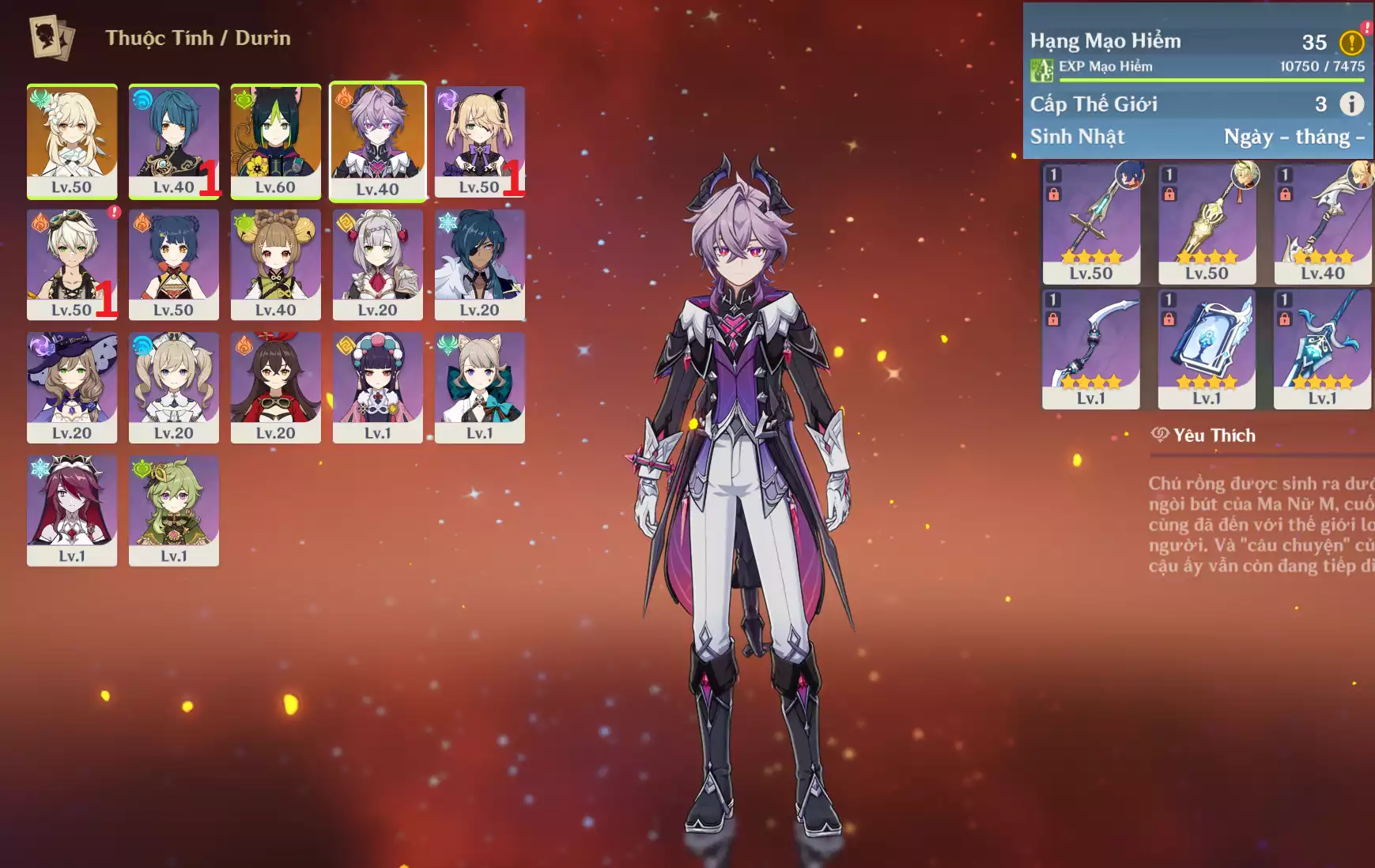Open Bennett's character card

[72, 264]
